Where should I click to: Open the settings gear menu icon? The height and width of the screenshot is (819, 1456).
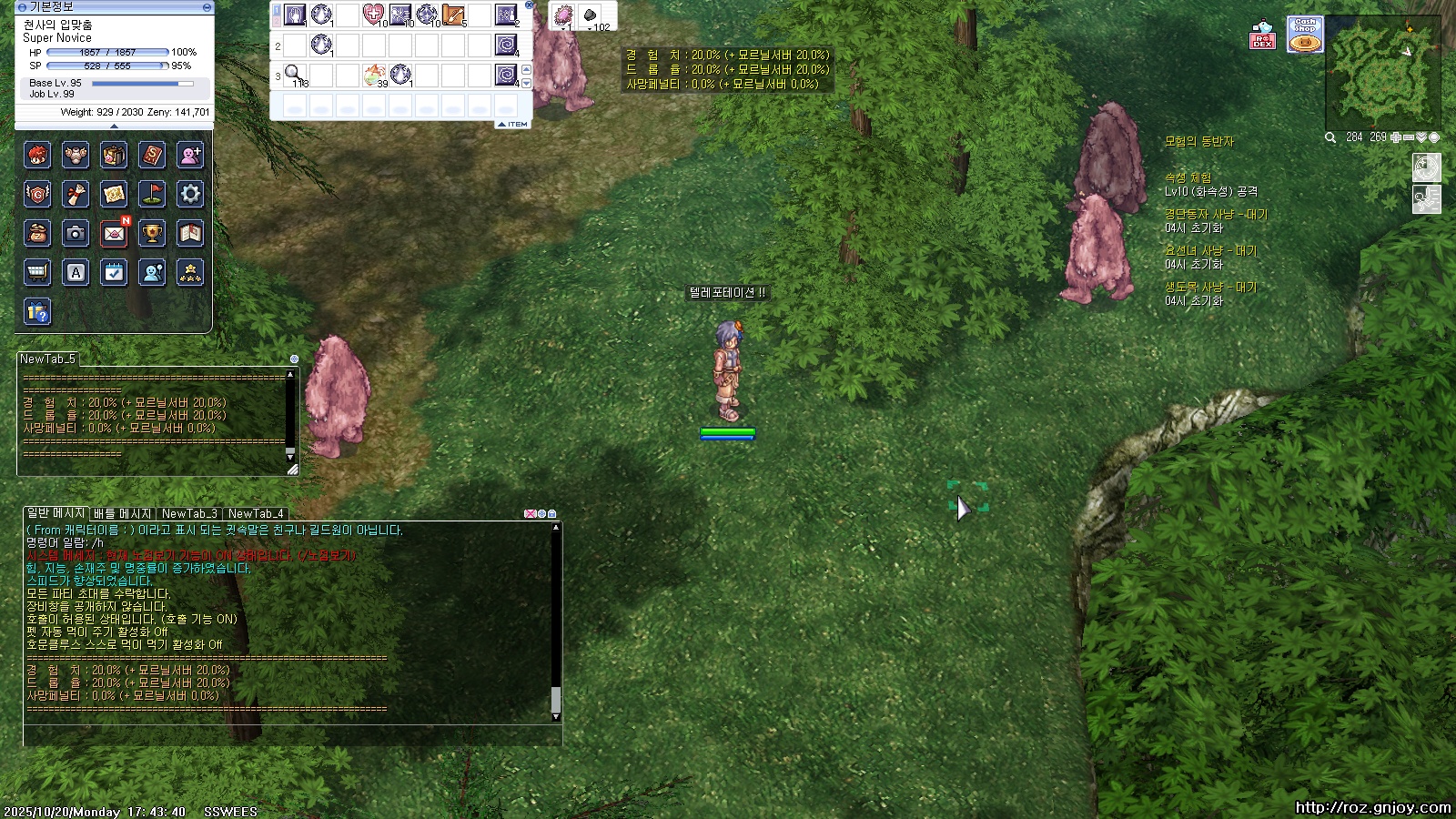click(x=190, y=194)
